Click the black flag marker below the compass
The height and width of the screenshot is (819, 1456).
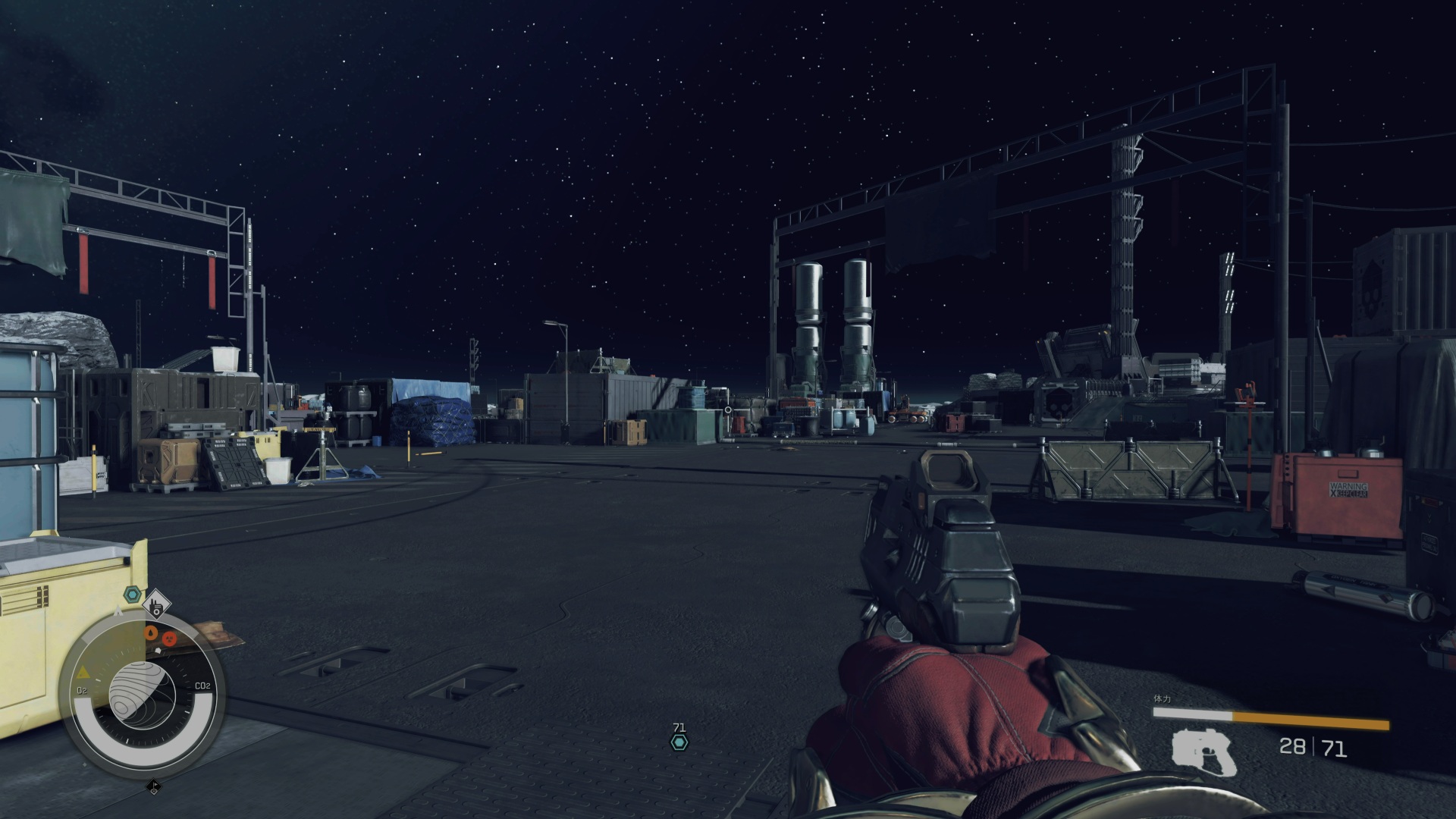click(x=153, y=787)
